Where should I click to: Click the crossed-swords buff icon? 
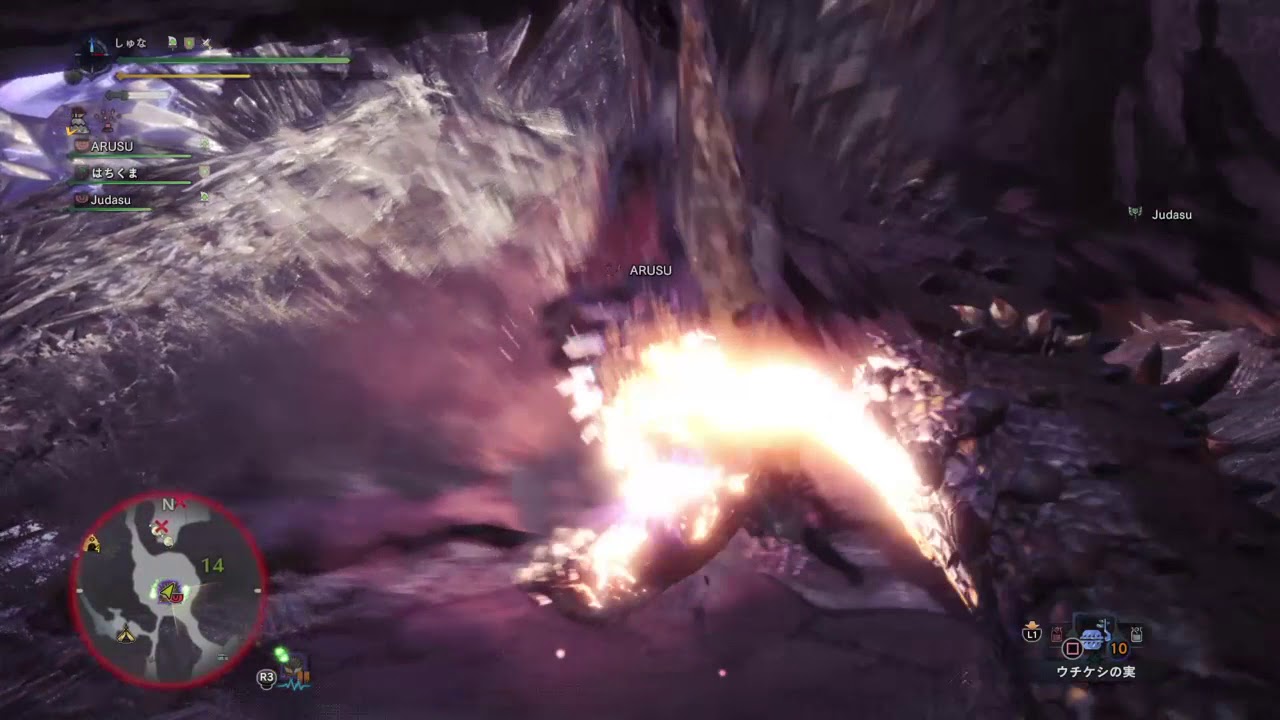[207, 42]
